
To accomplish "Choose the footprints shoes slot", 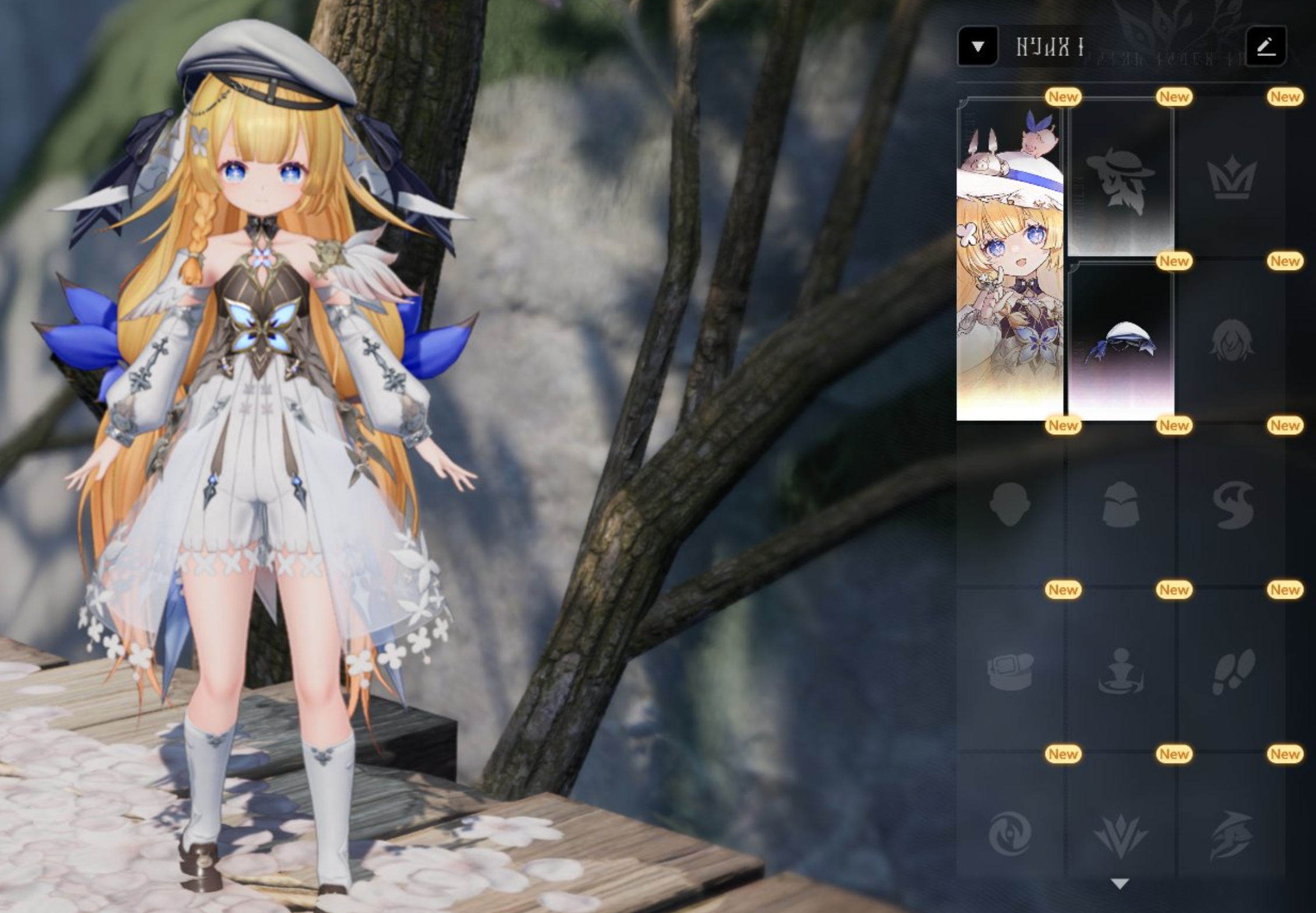I will (x=1231, y=670).
